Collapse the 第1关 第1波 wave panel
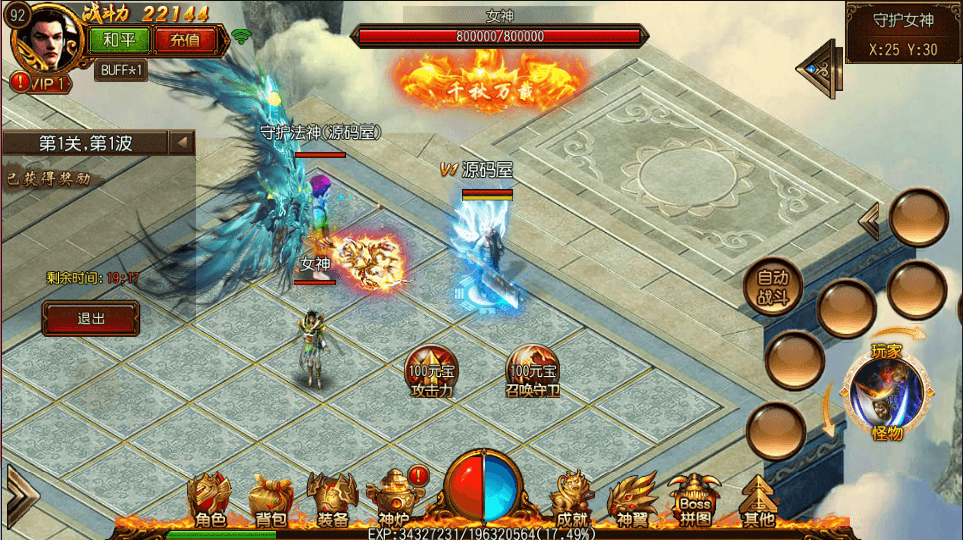Screen dimensions: 963x540 (x=182, y=143)
